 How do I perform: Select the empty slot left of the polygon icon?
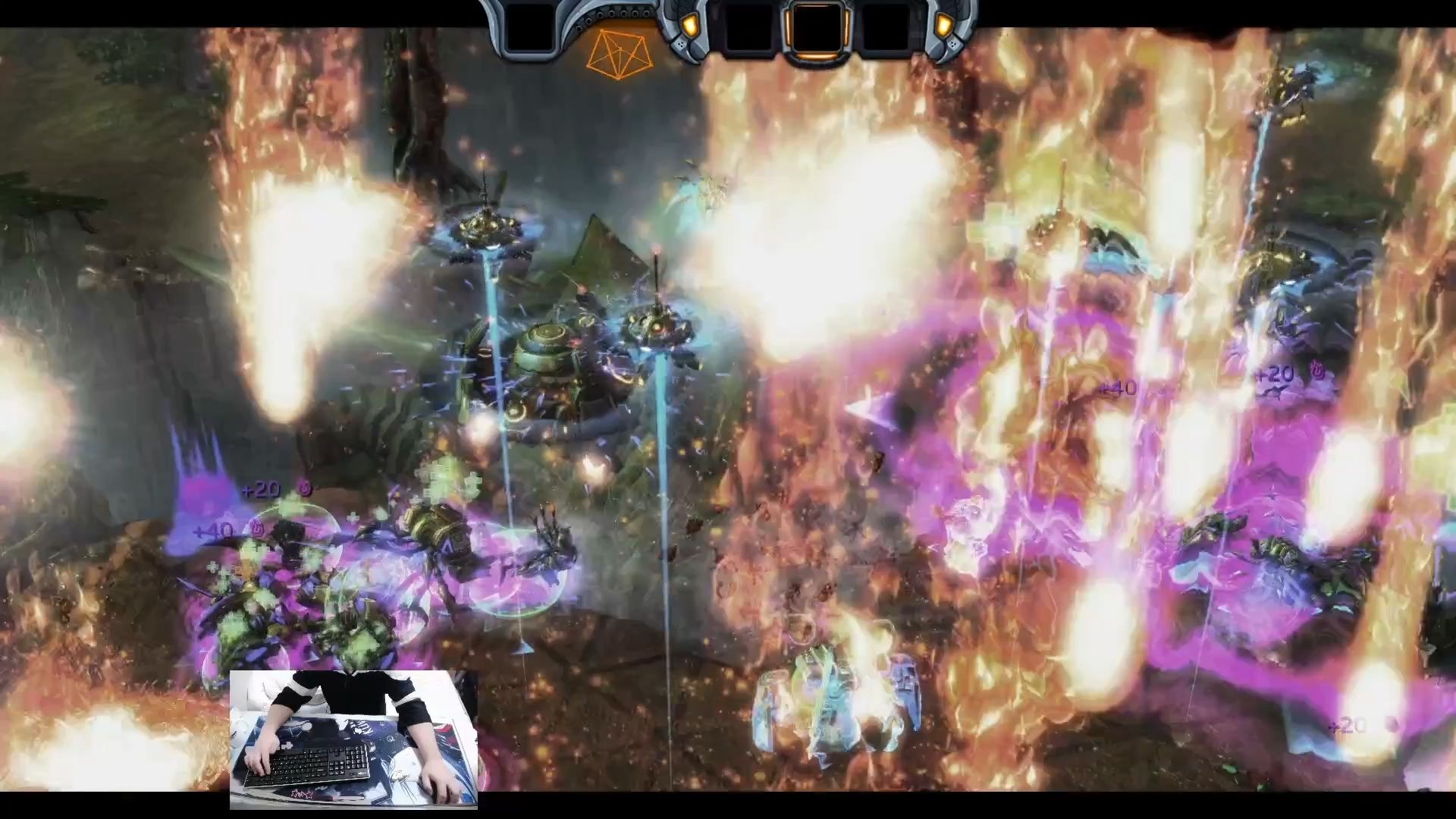[x=529, y=28]
